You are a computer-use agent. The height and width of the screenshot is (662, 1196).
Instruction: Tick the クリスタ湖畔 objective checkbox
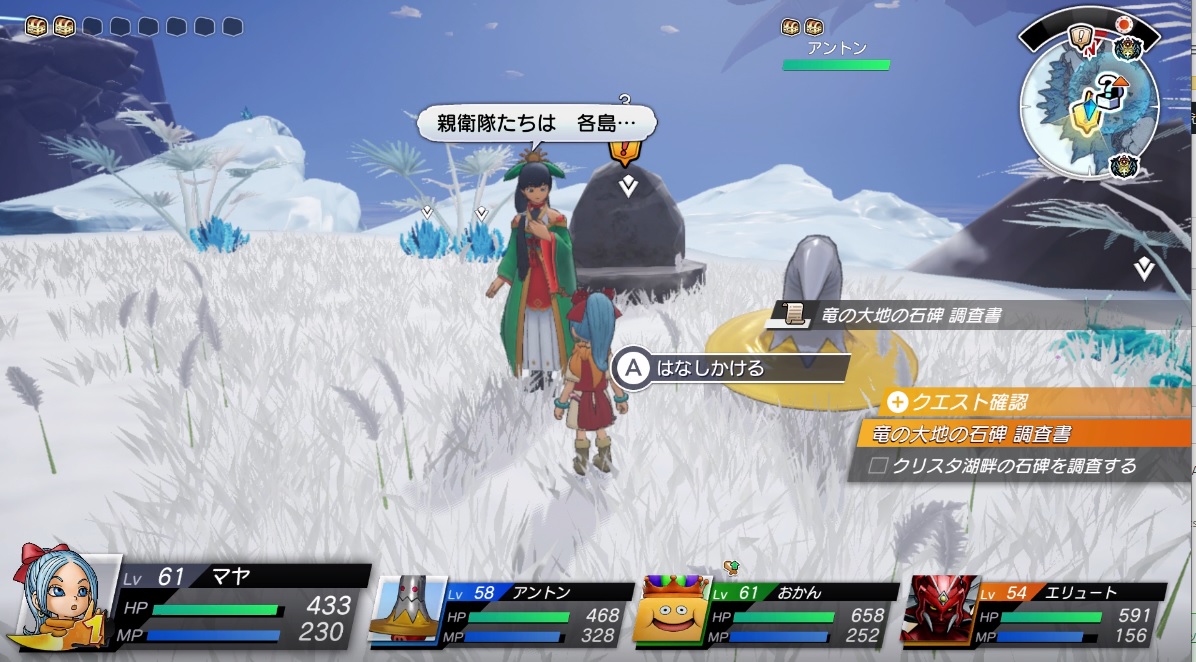(x=878, y=466)
